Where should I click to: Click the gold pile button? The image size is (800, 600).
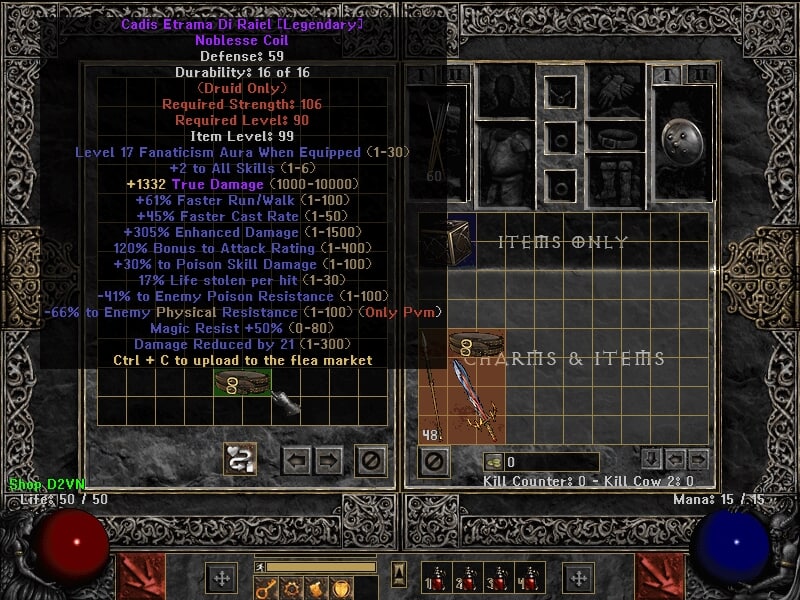(492, 462)
